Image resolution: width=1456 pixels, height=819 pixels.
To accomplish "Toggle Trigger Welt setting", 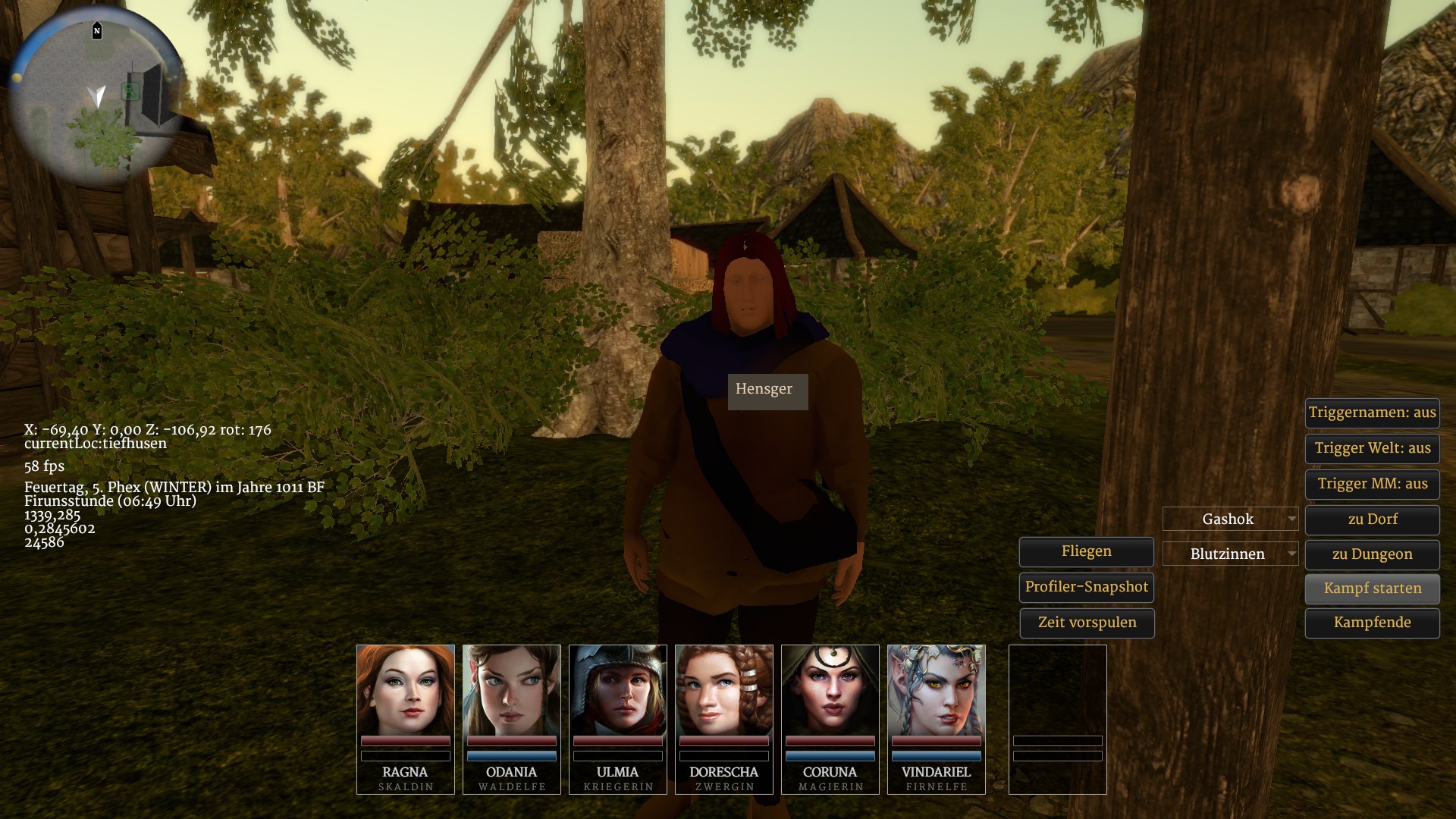I will pos(1372,449).
